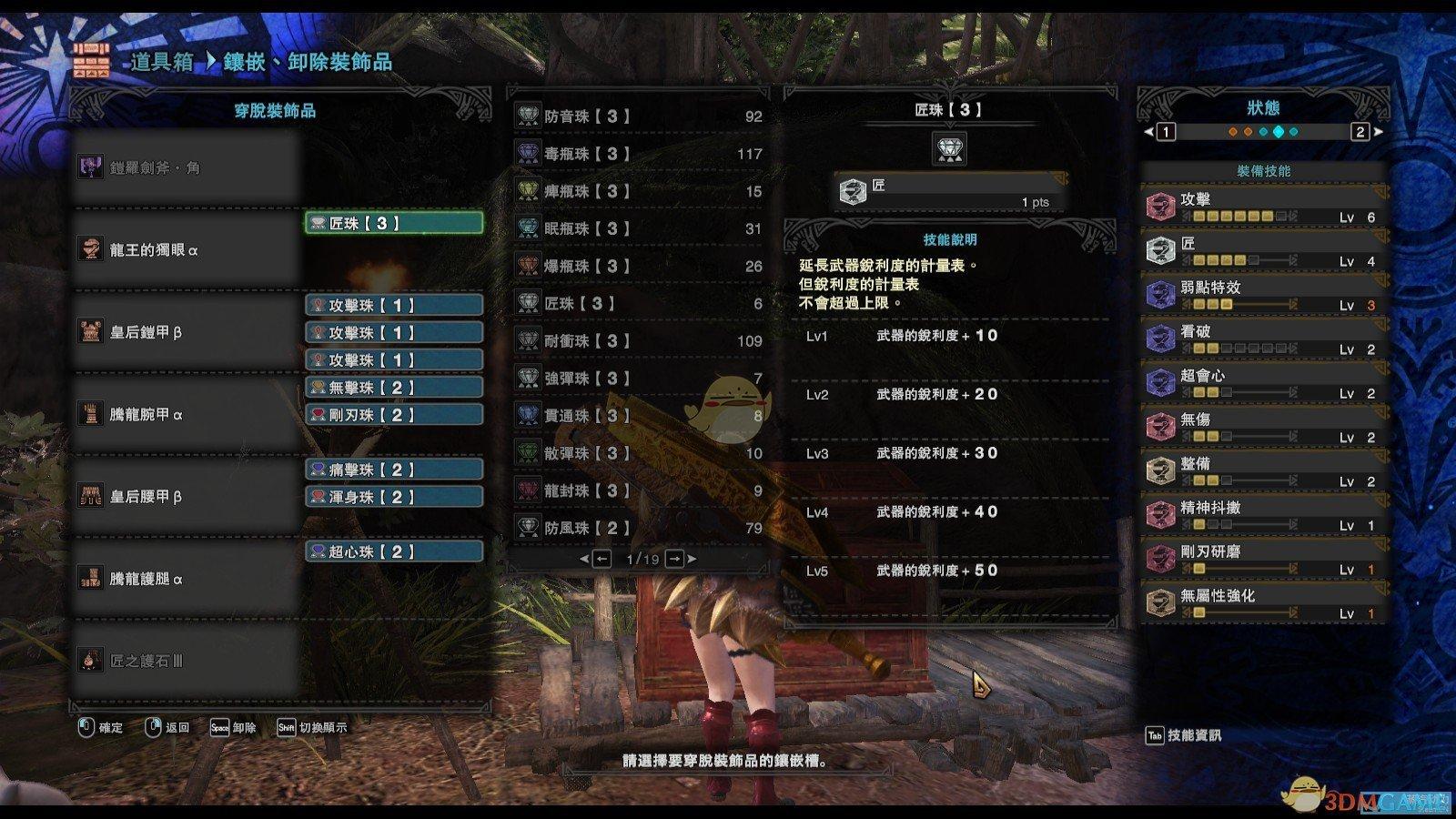Switch to the next status page
The height and width of the screenshot is (819, 1456).
(x=1361, y=132)
